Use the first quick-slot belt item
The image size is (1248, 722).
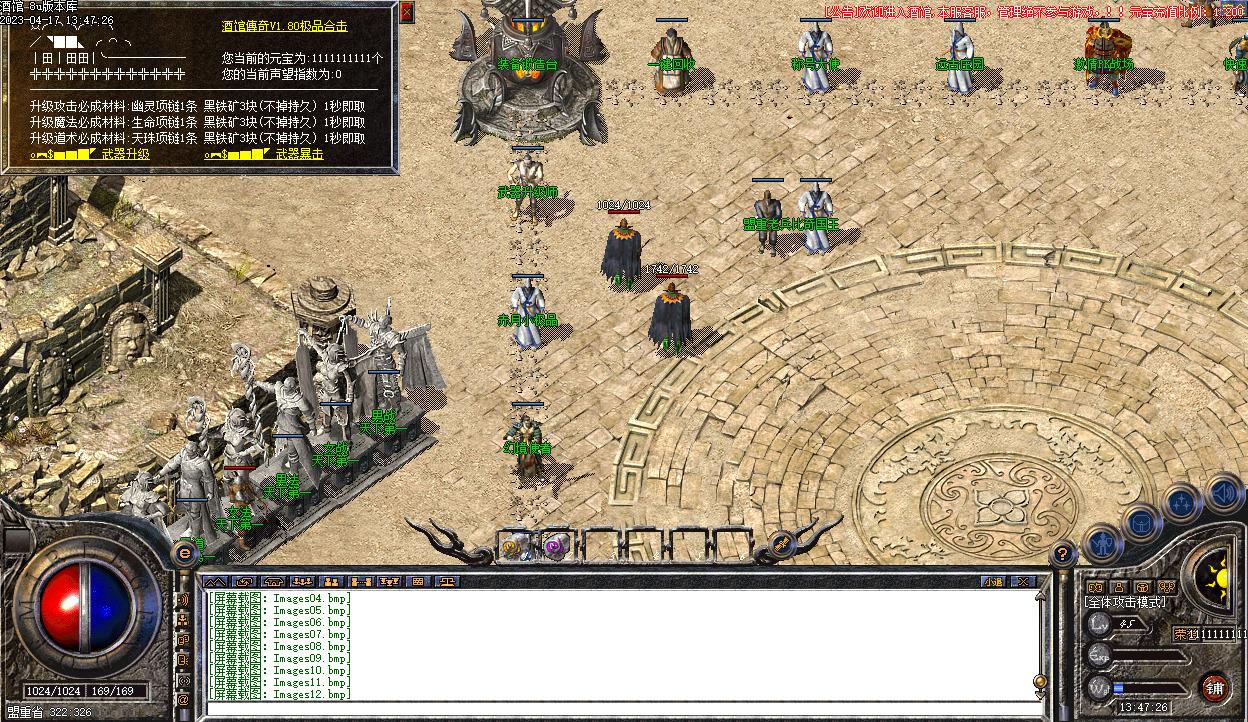(515, 546)
